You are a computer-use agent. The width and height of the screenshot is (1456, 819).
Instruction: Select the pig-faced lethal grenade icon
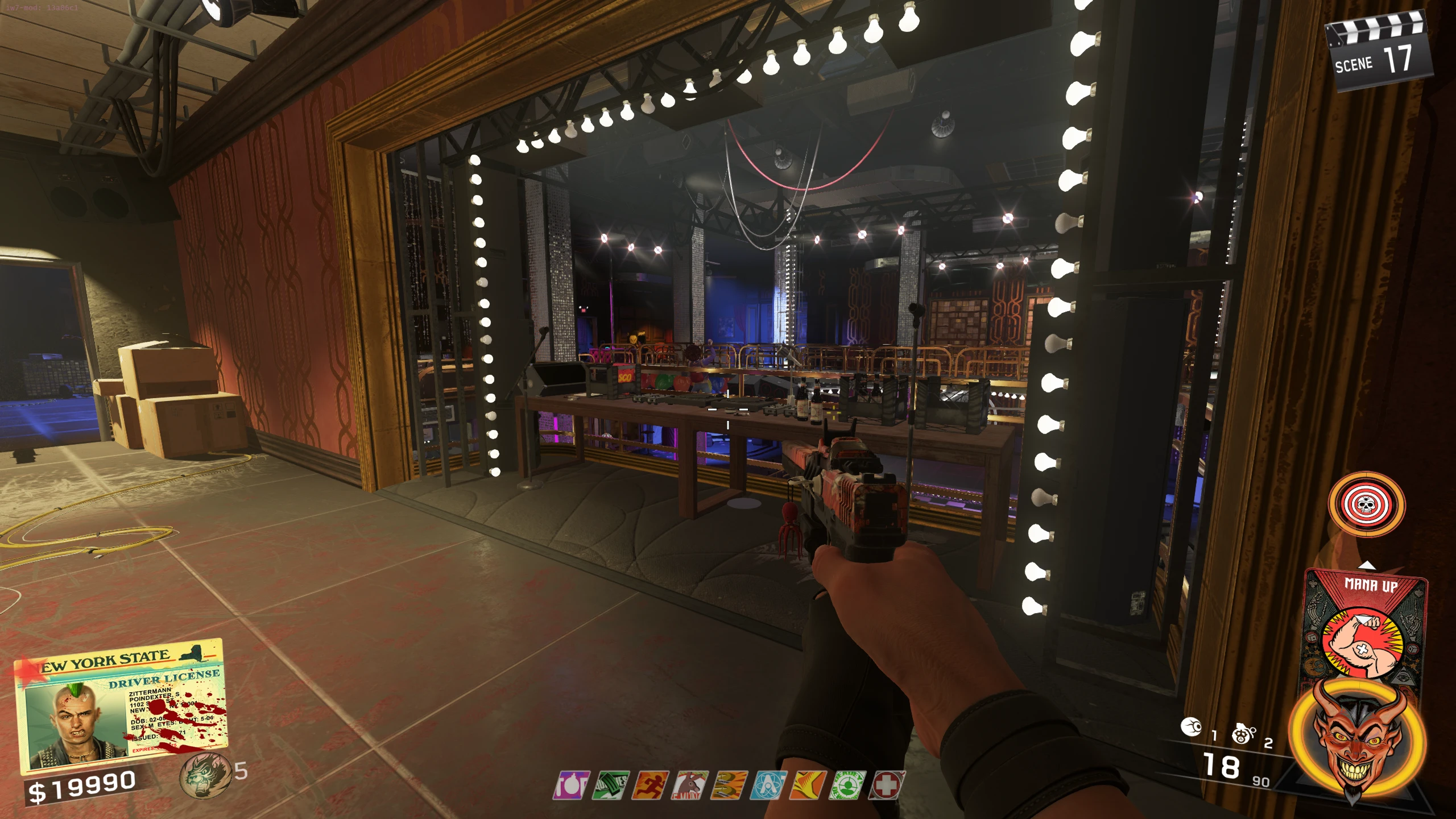1243,734
